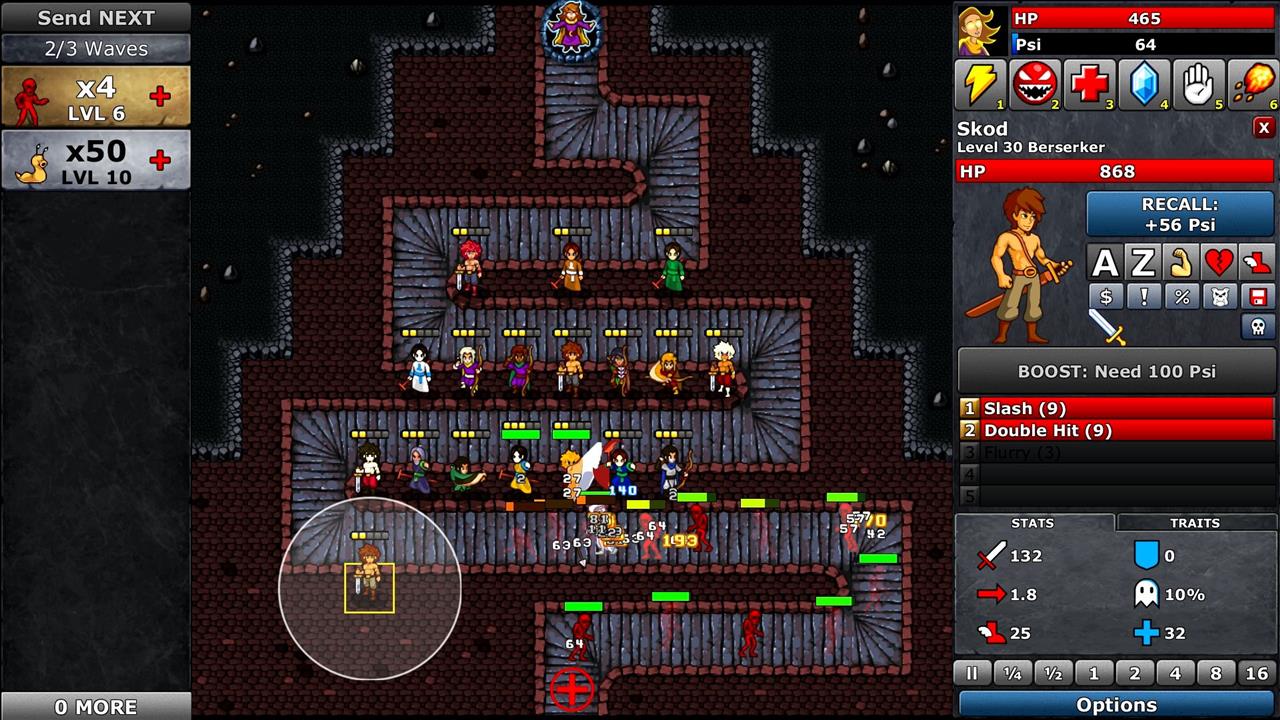The width and height of the screenshot is (1280, 720).
Task: Open the Options menu
Action: coord(1116,705)
